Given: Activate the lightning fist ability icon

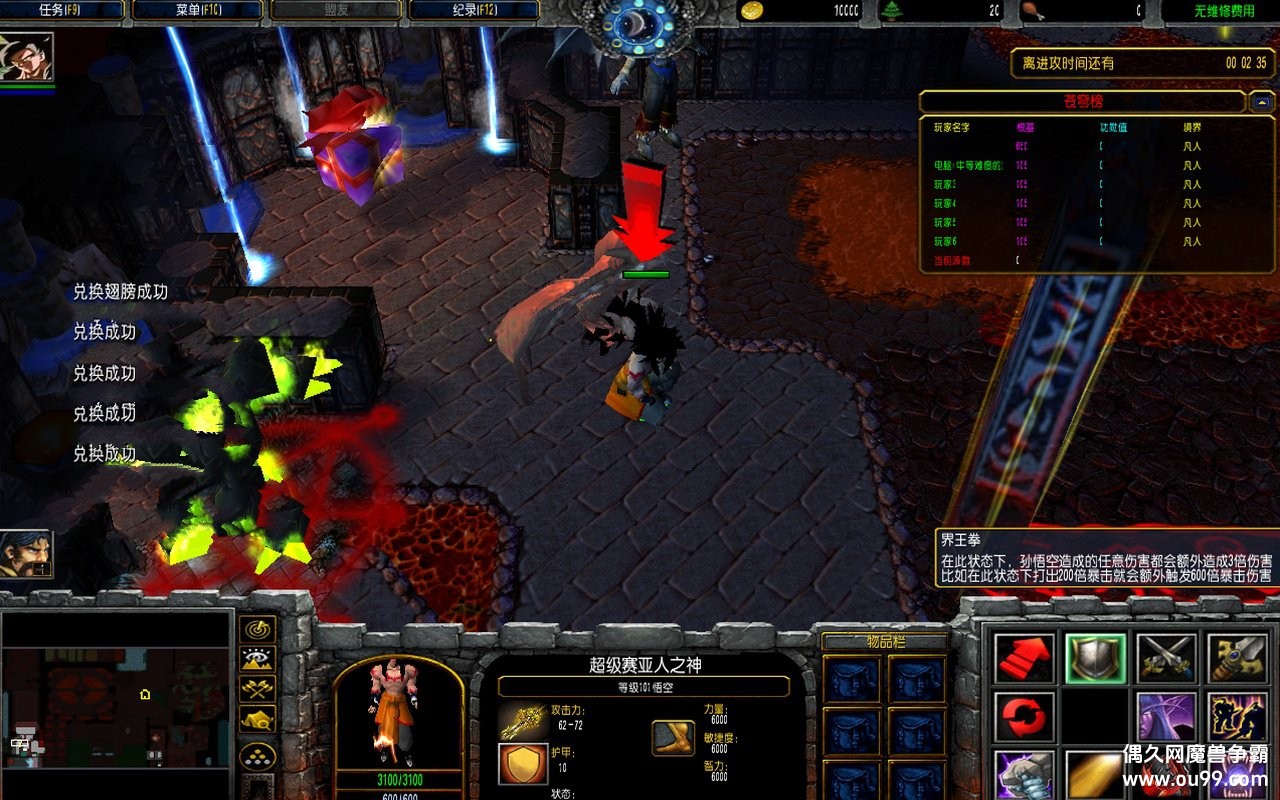Looking at the screenshot, I should pos(1024,774).
